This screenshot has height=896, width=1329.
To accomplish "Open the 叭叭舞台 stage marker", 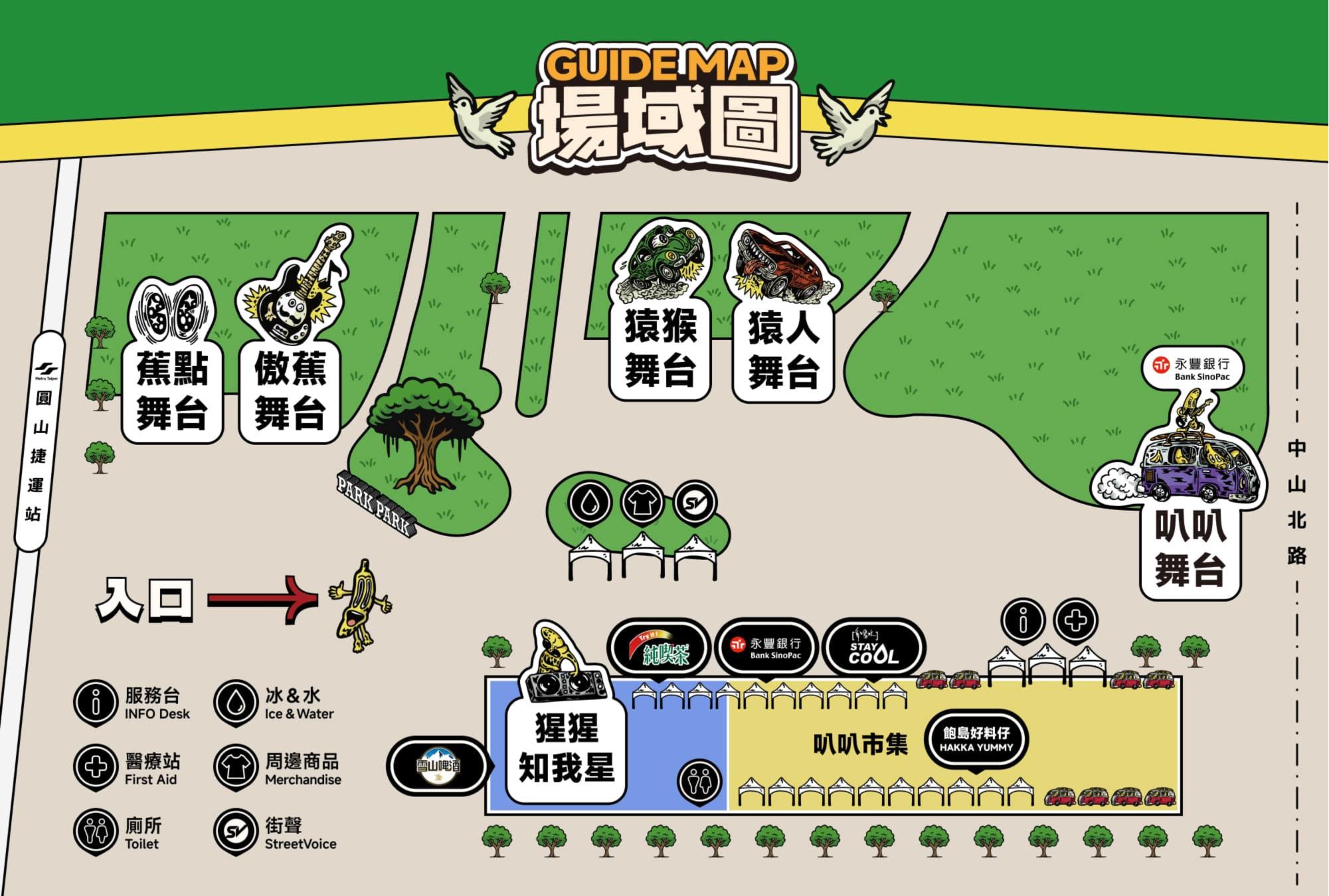I will pos(1190,549).
